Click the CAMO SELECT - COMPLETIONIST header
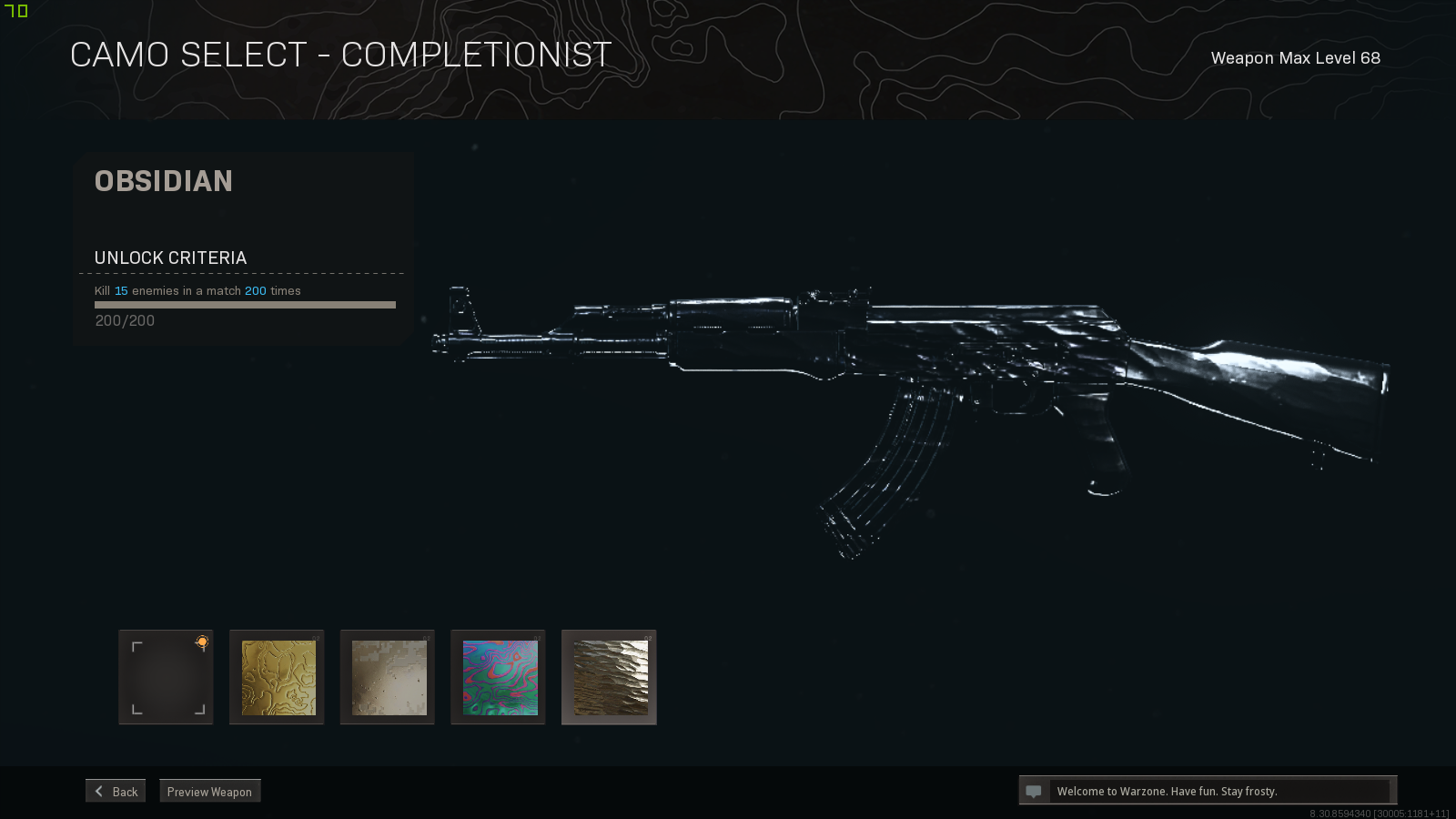 [341, 54]
